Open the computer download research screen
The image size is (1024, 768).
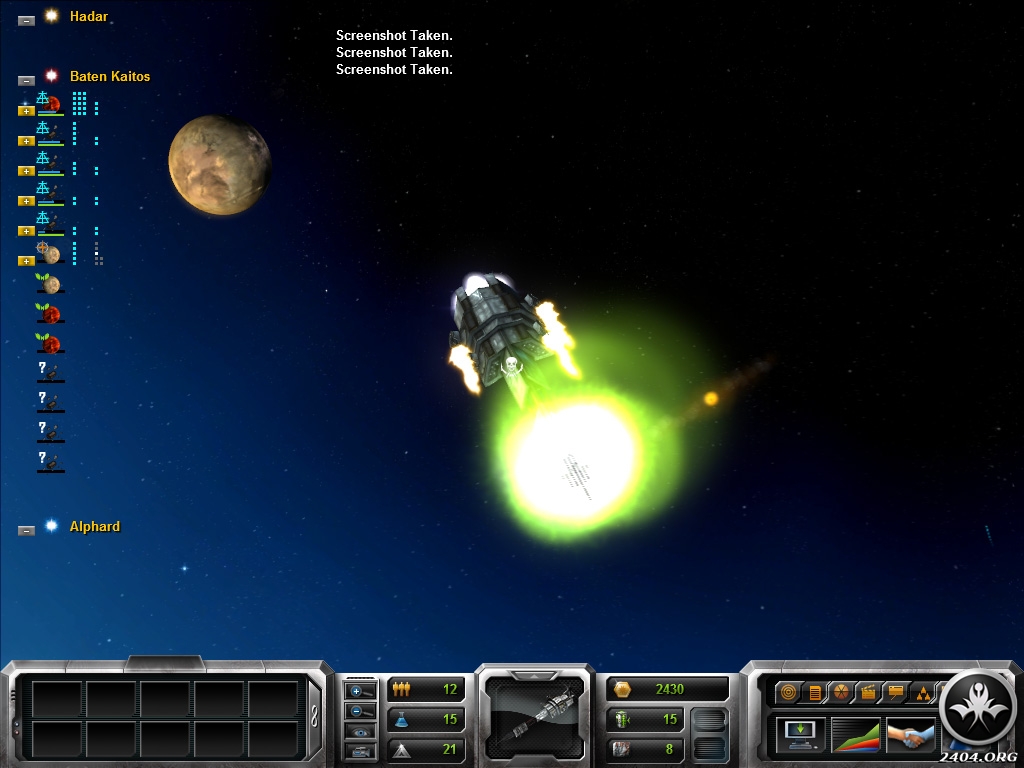coord(801,733)
